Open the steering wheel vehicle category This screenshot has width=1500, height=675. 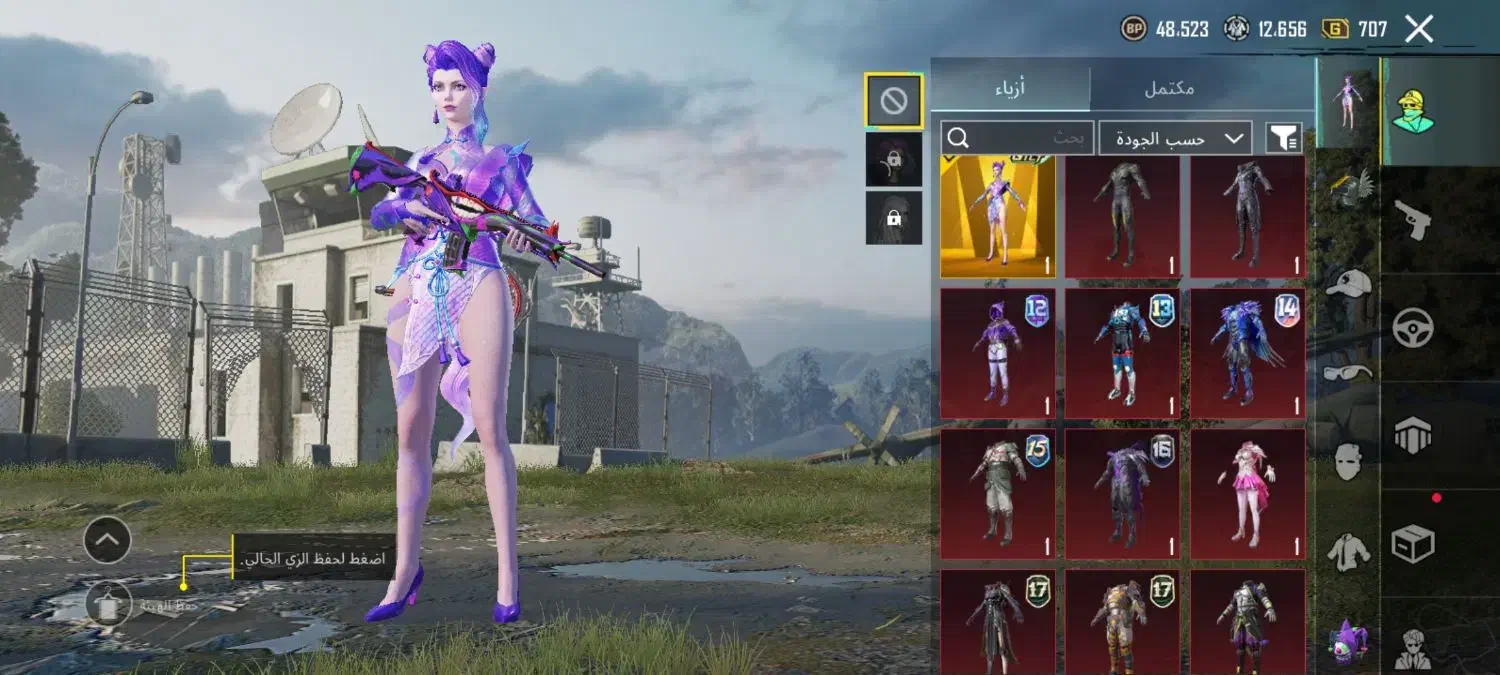click(x=1414, y=328)
